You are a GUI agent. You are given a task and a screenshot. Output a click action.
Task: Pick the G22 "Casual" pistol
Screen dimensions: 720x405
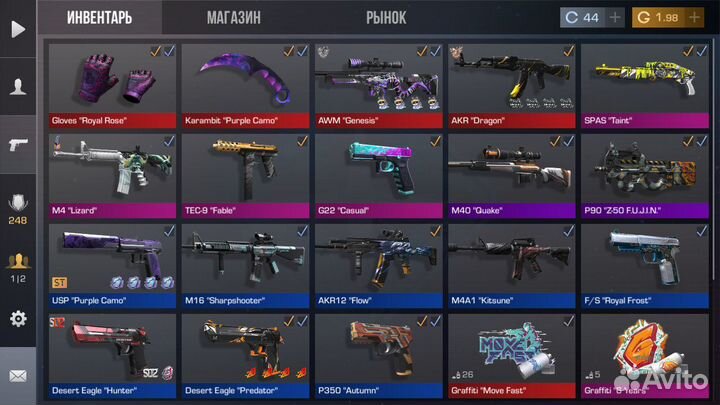378,174
